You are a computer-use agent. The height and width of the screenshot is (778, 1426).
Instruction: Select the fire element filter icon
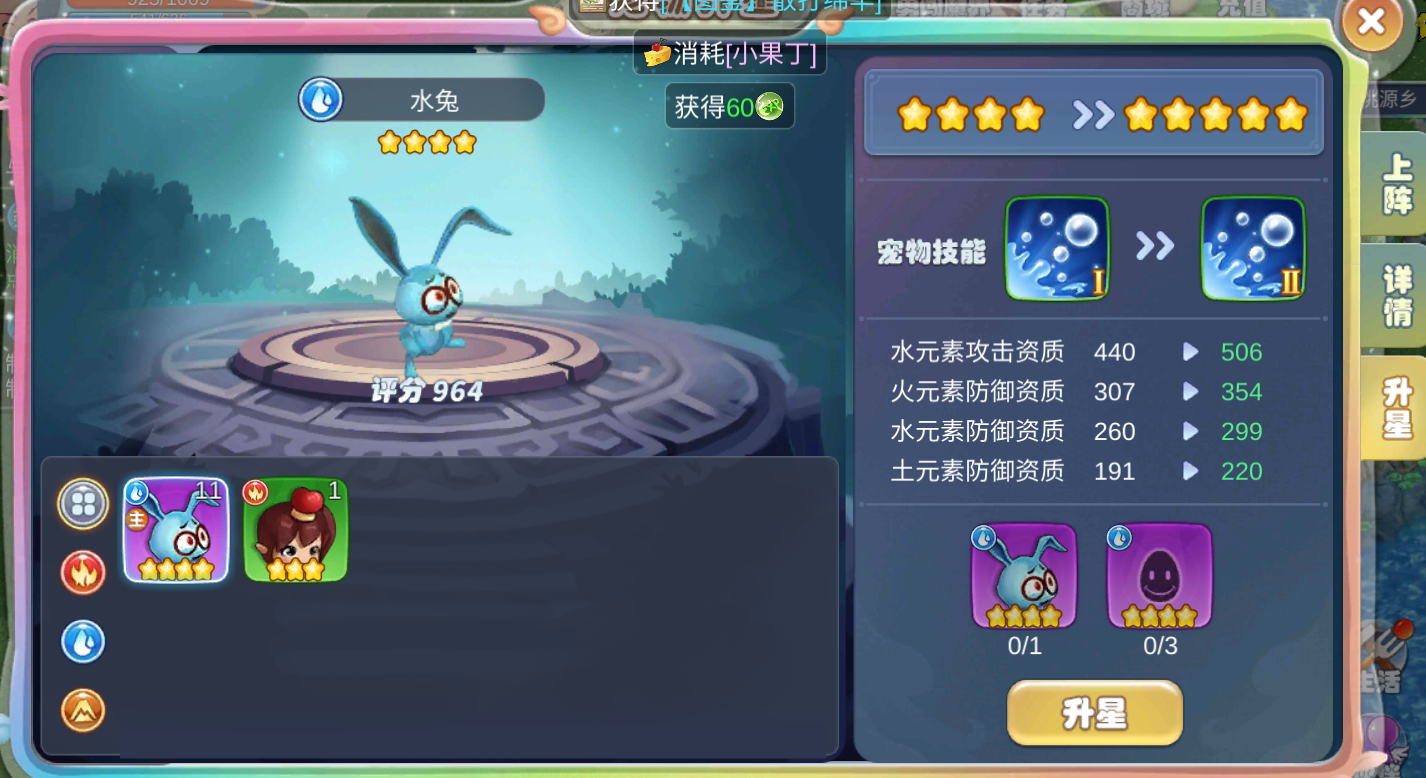click(83, 573)
